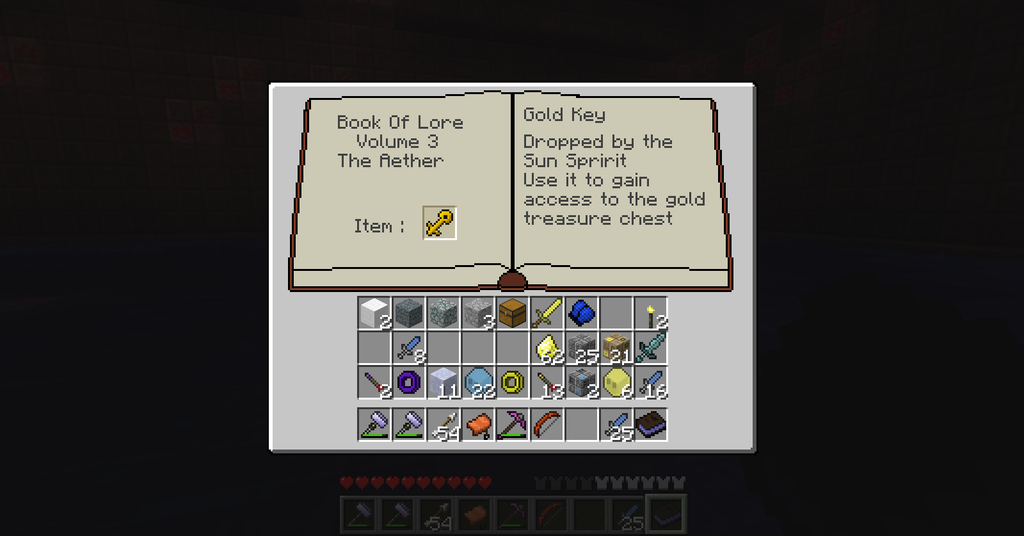
Task: Select the wooden chest in the inventory
Action: pyautogui.click(x=512, y=313)
